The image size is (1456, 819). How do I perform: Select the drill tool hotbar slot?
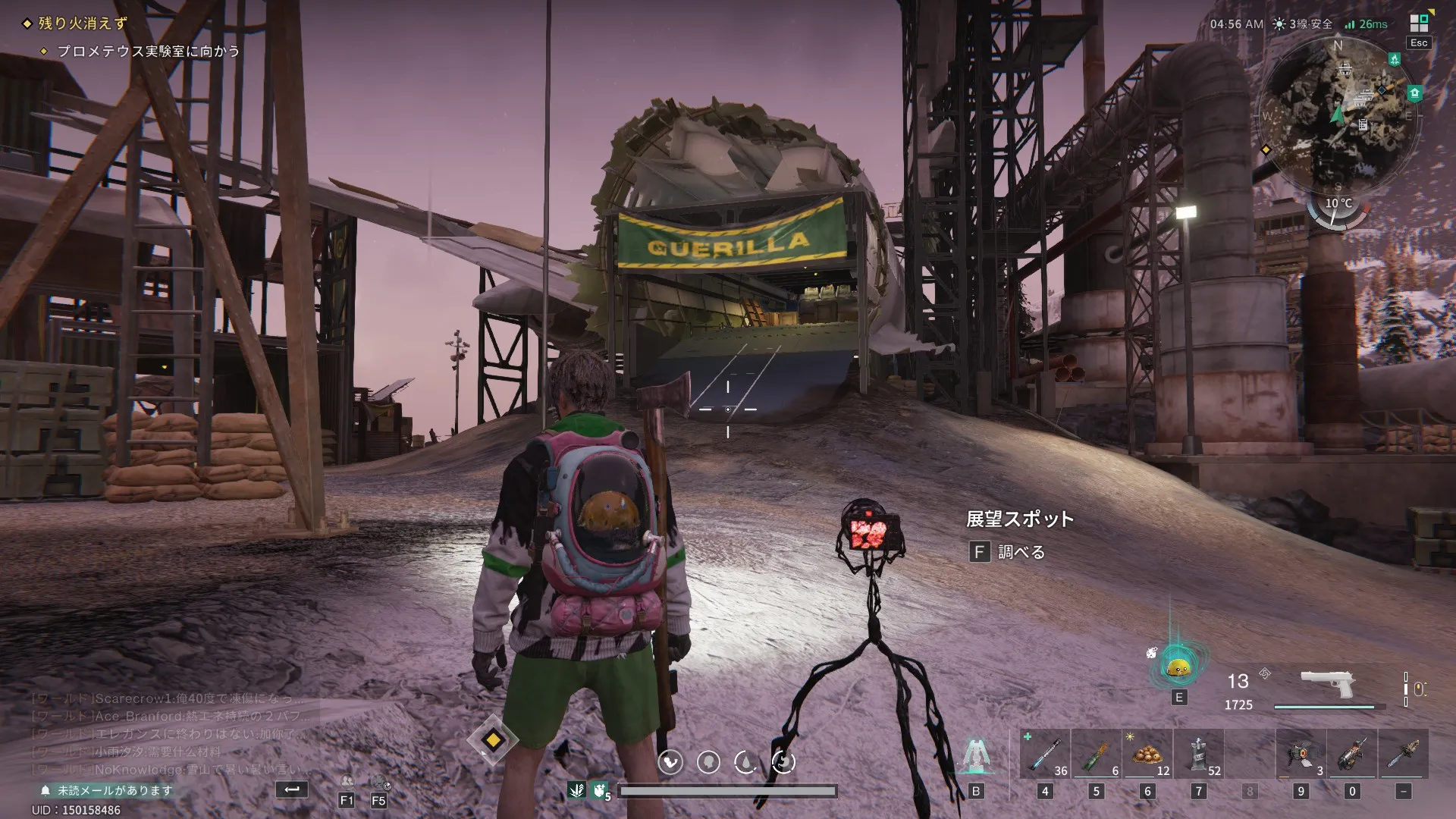coord(1351,755)
